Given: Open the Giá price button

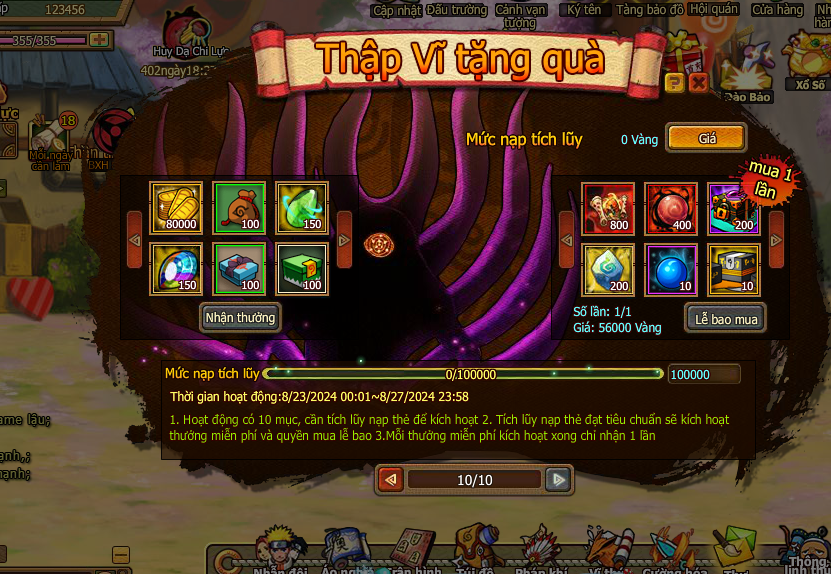Looking at the screenshot, I should pyautogui.click(x=706, y=139).
